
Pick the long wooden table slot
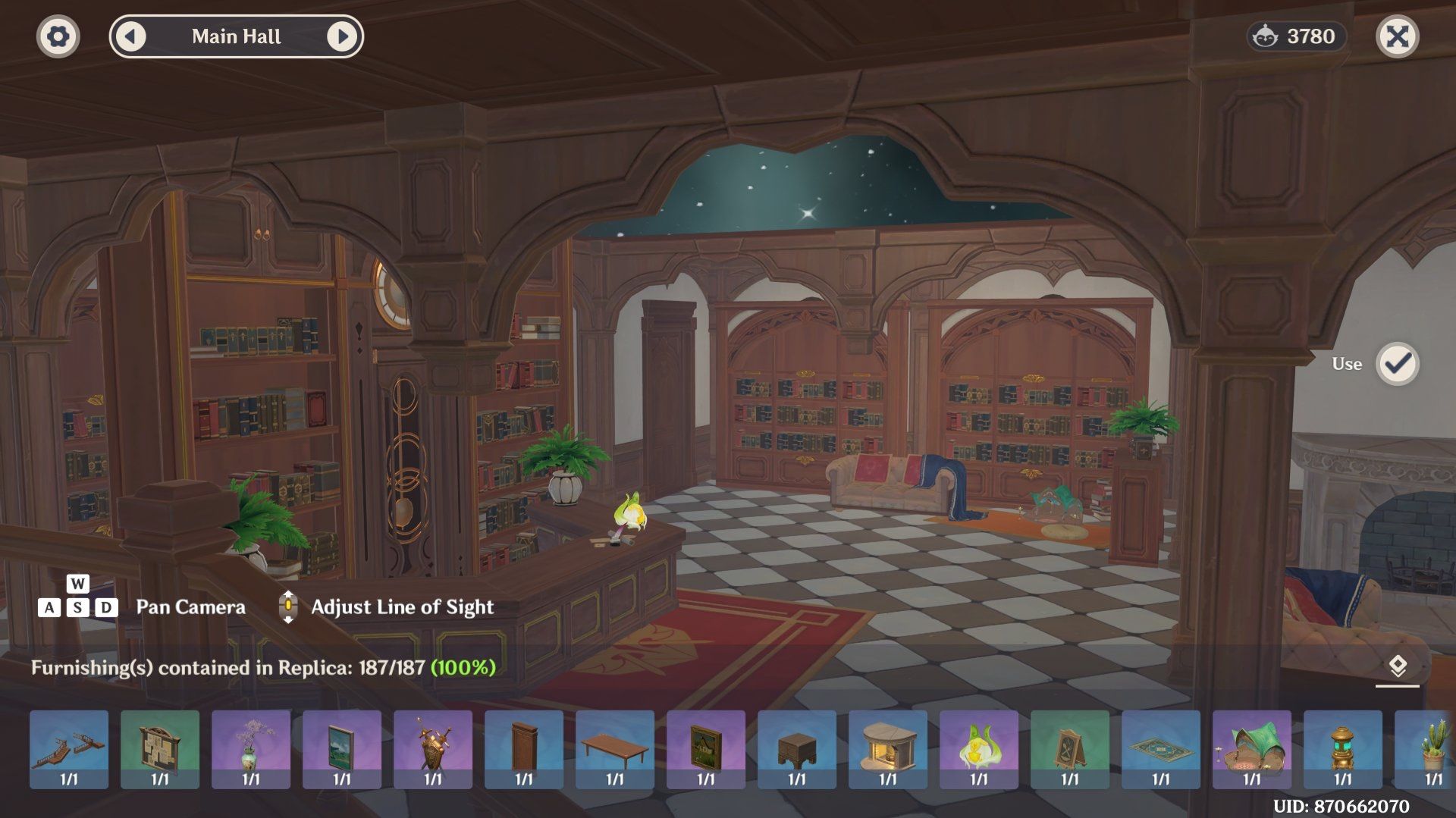(x=615, y=749)
